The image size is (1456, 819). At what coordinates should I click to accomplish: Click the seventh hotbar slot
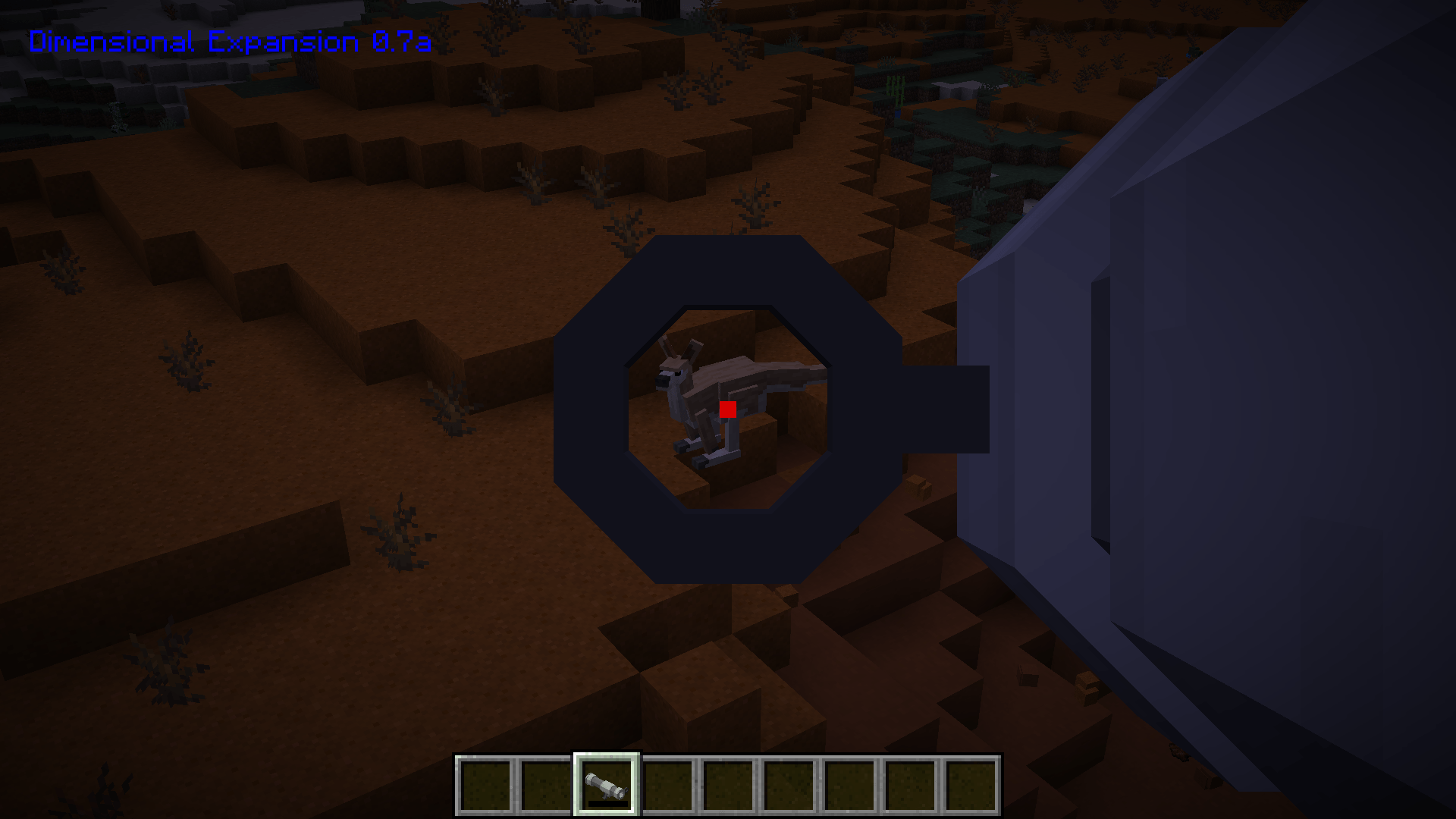coord(849,786)
